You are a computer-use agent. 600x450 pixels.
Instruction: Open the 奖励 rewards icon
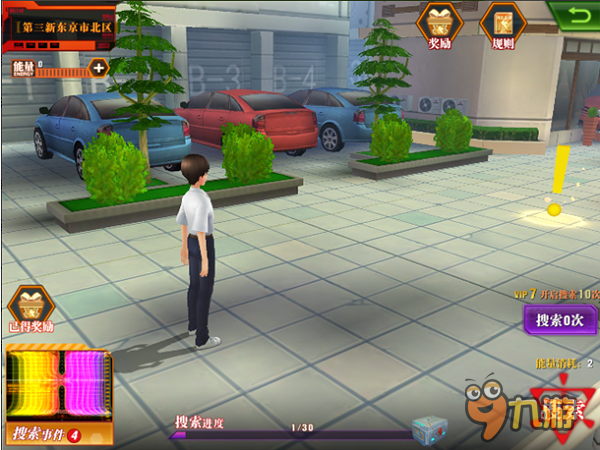pos(436,24)
